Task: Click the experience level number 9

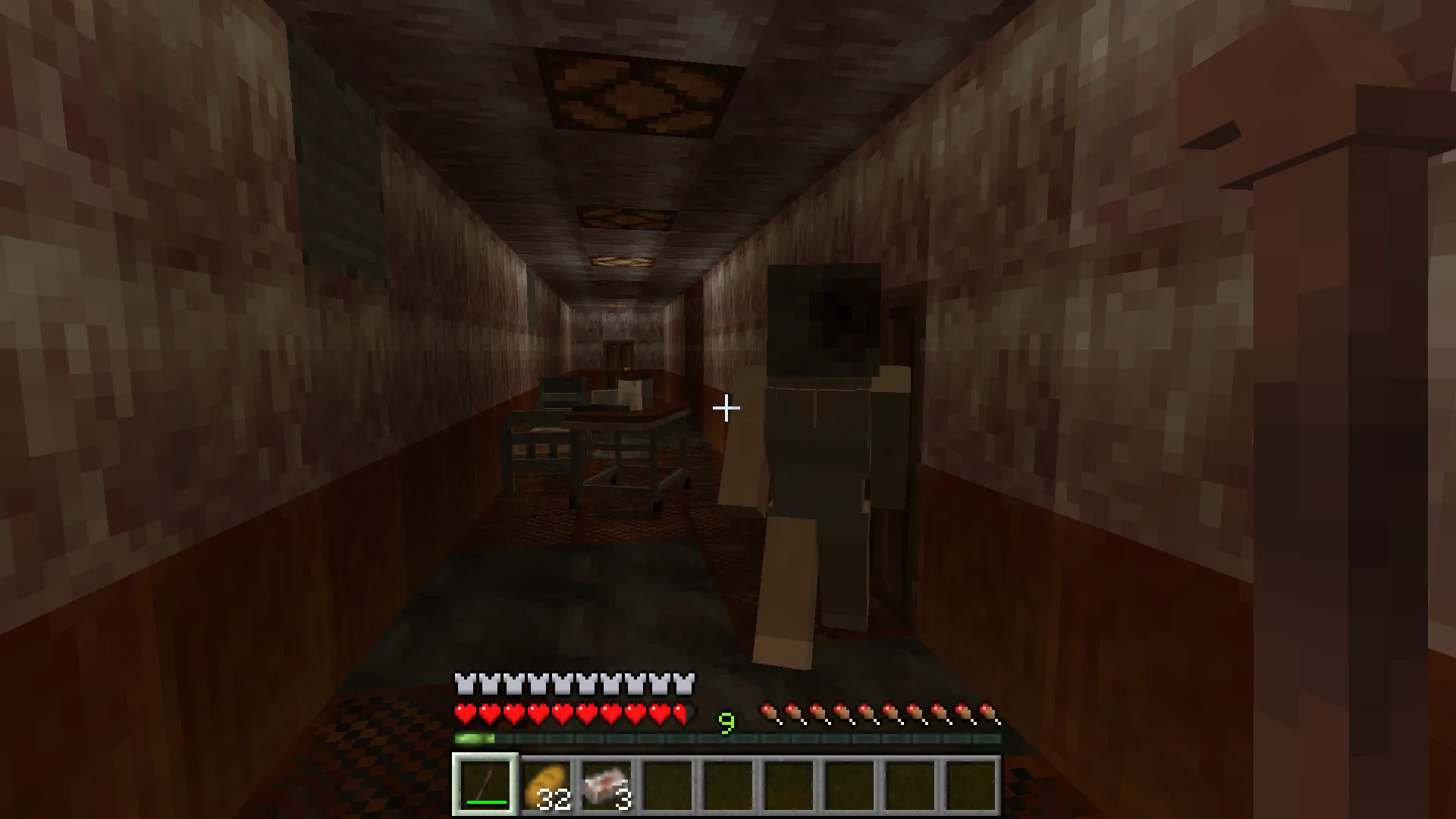Action: point(726,724)
